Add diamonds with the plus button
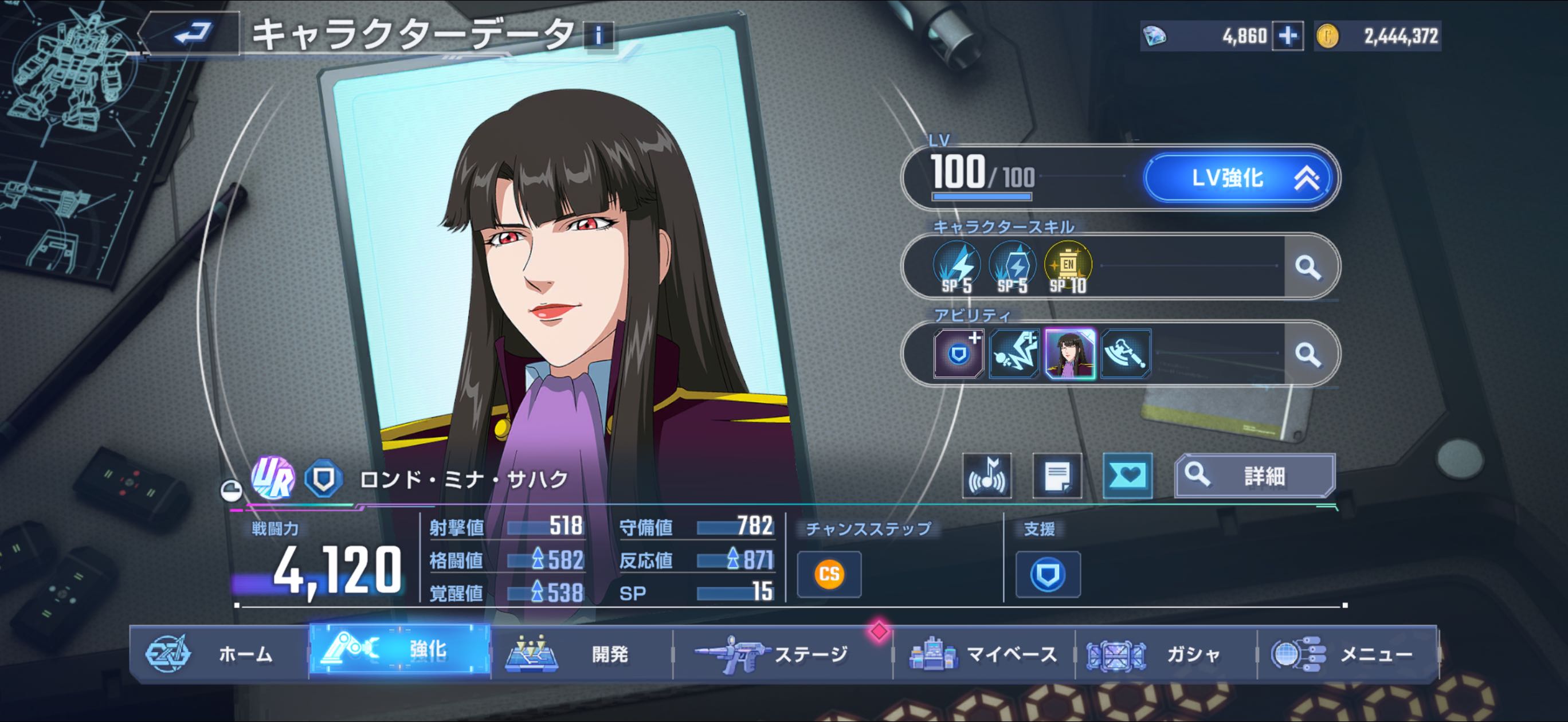 [1287, 37]
